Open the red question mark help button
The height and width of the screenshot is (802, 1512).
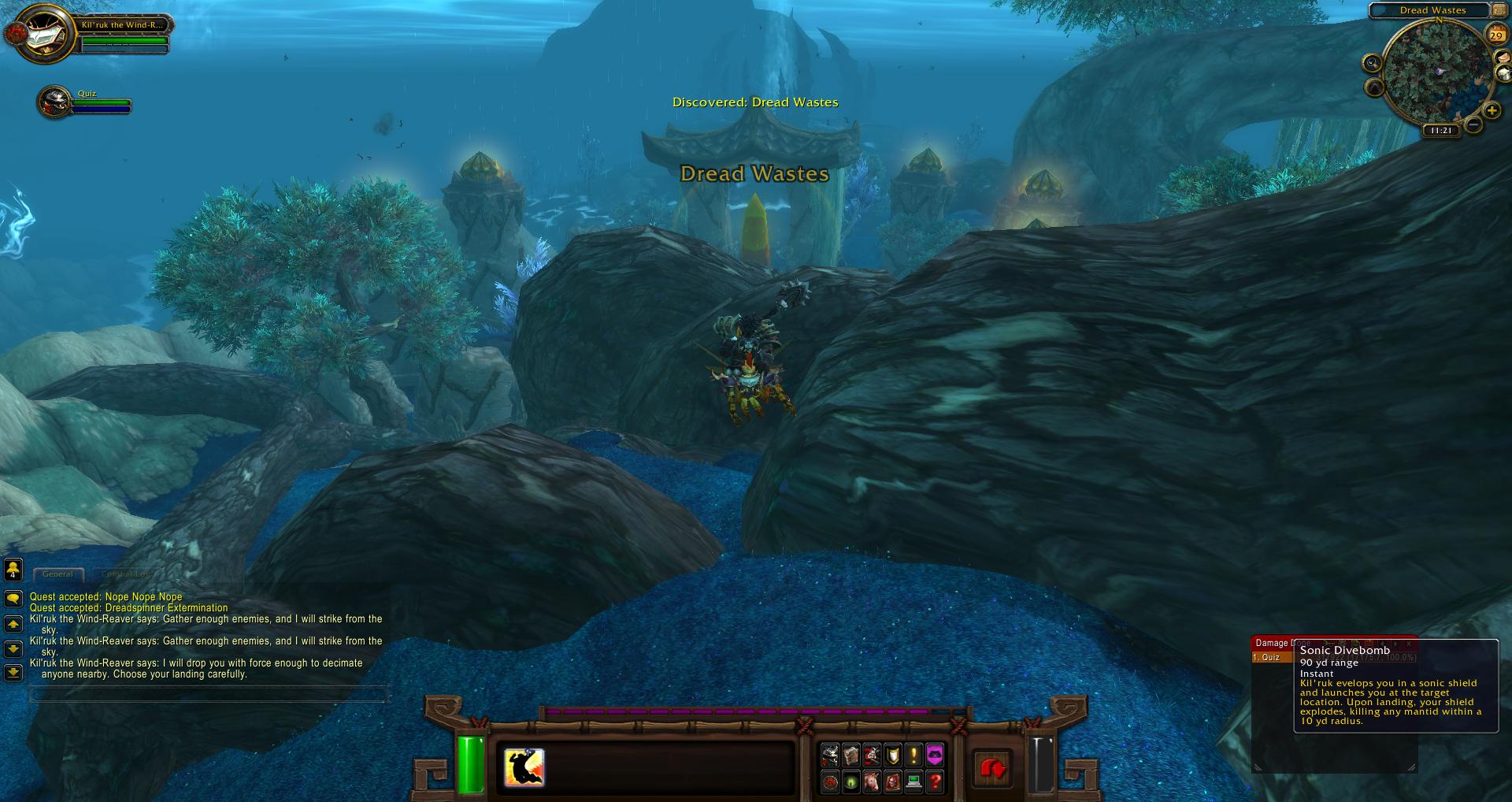click(x=935, y=782)
